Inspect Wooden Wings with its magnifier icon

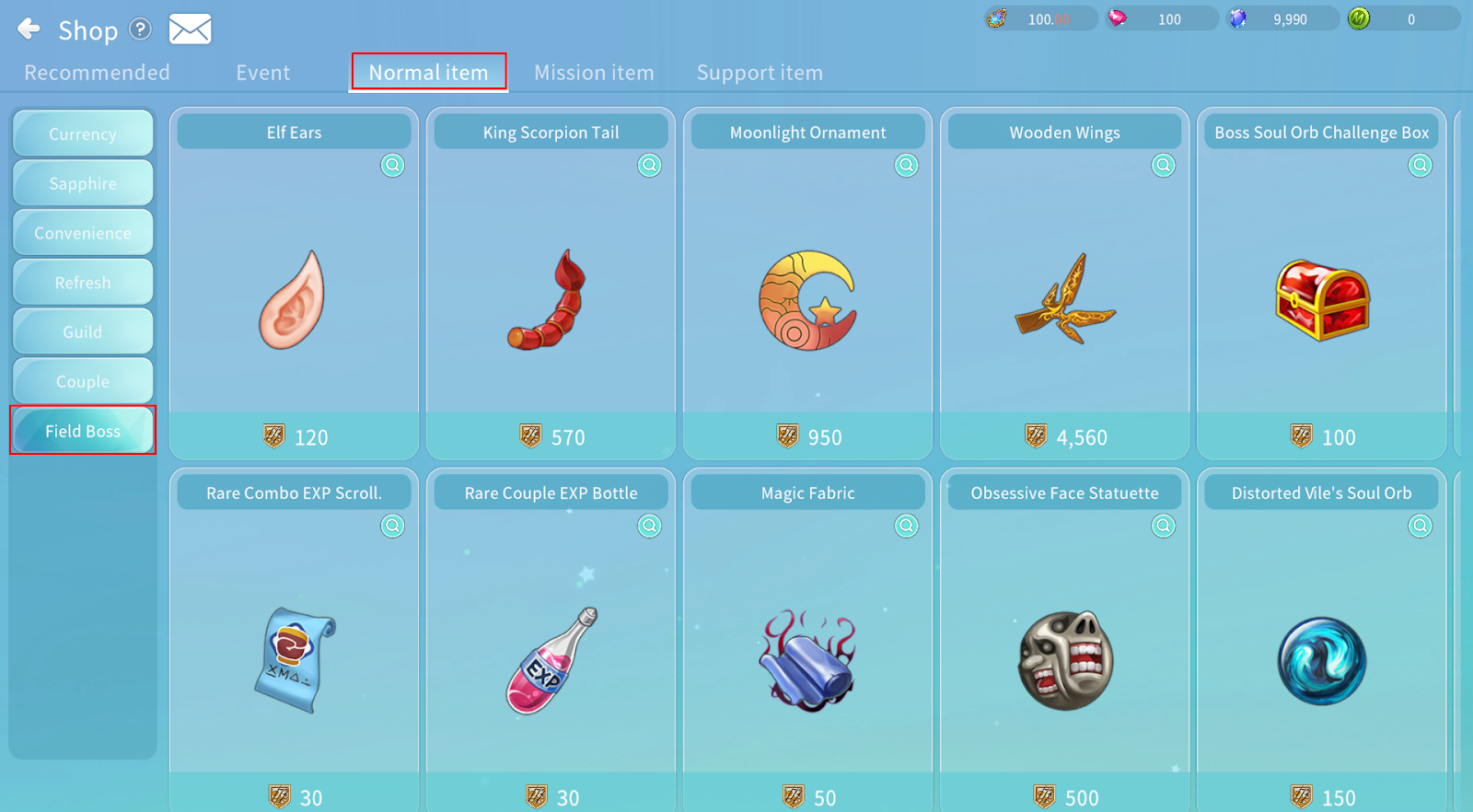1164,166
